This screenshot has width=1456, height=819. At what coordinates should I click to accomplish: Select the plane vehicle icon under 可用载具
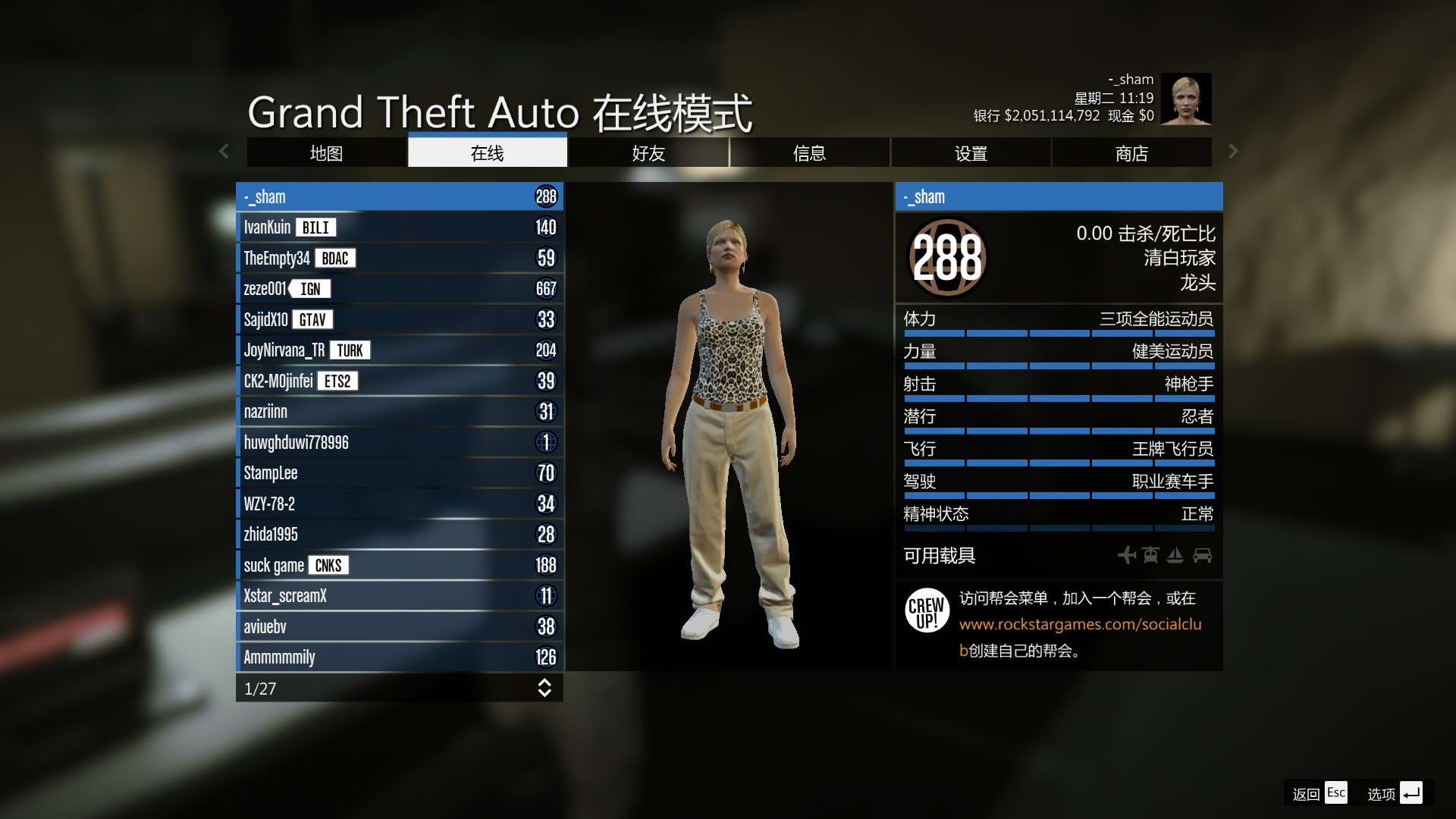click(1127, 555)
